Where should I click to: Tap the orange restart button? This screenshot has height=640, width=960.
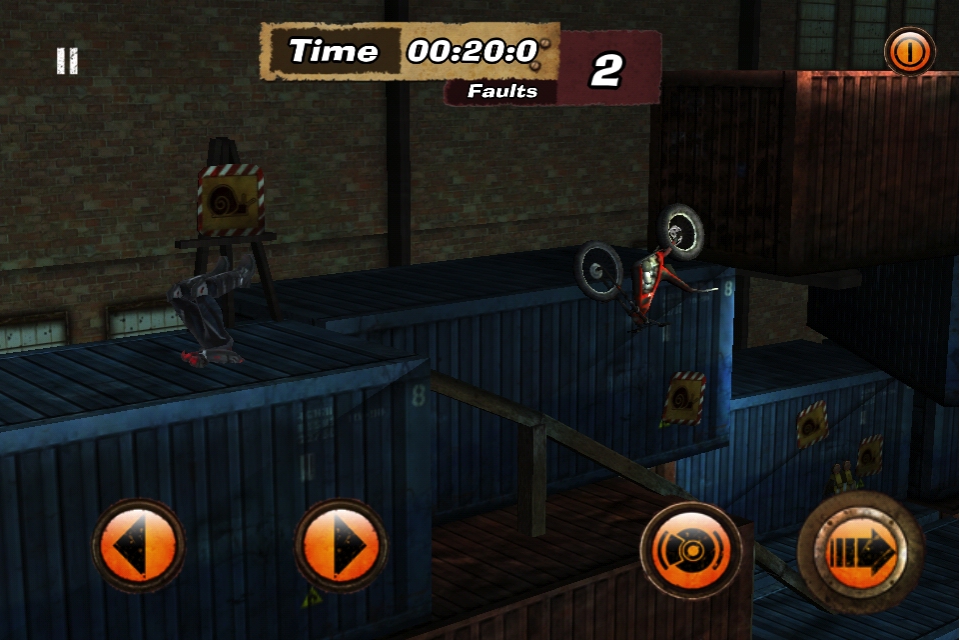909,52
